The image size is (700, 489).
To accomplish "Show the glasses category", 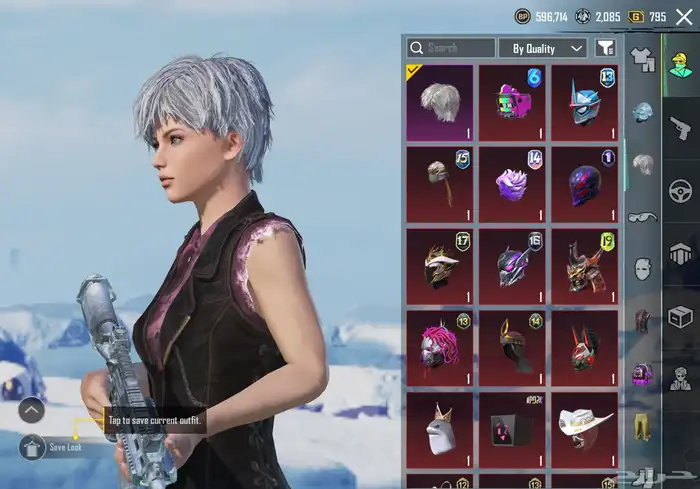I will click(644, 217).
